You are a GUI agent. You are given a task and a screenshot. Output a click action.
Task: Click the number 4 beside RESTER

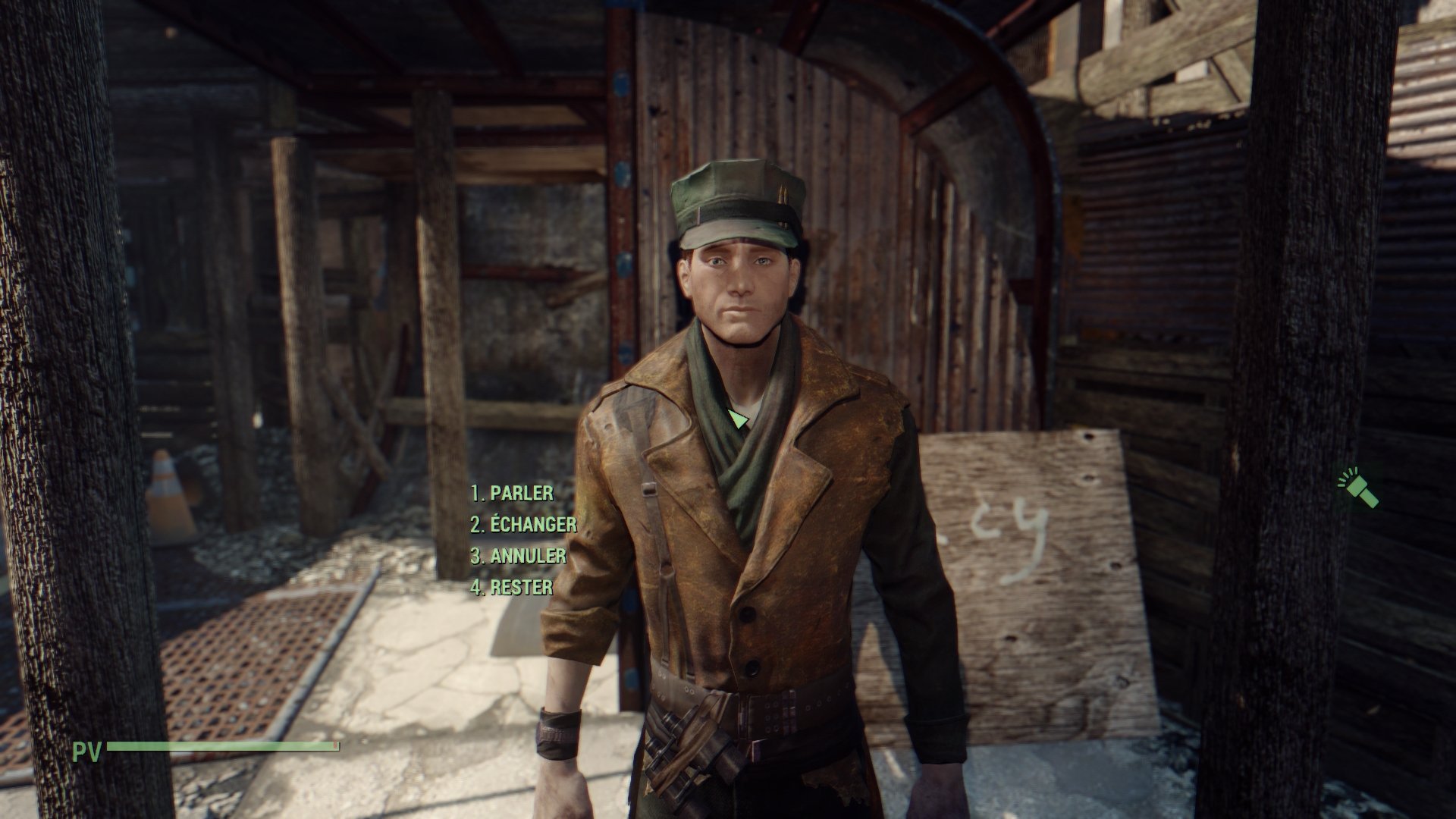[476, 587]
